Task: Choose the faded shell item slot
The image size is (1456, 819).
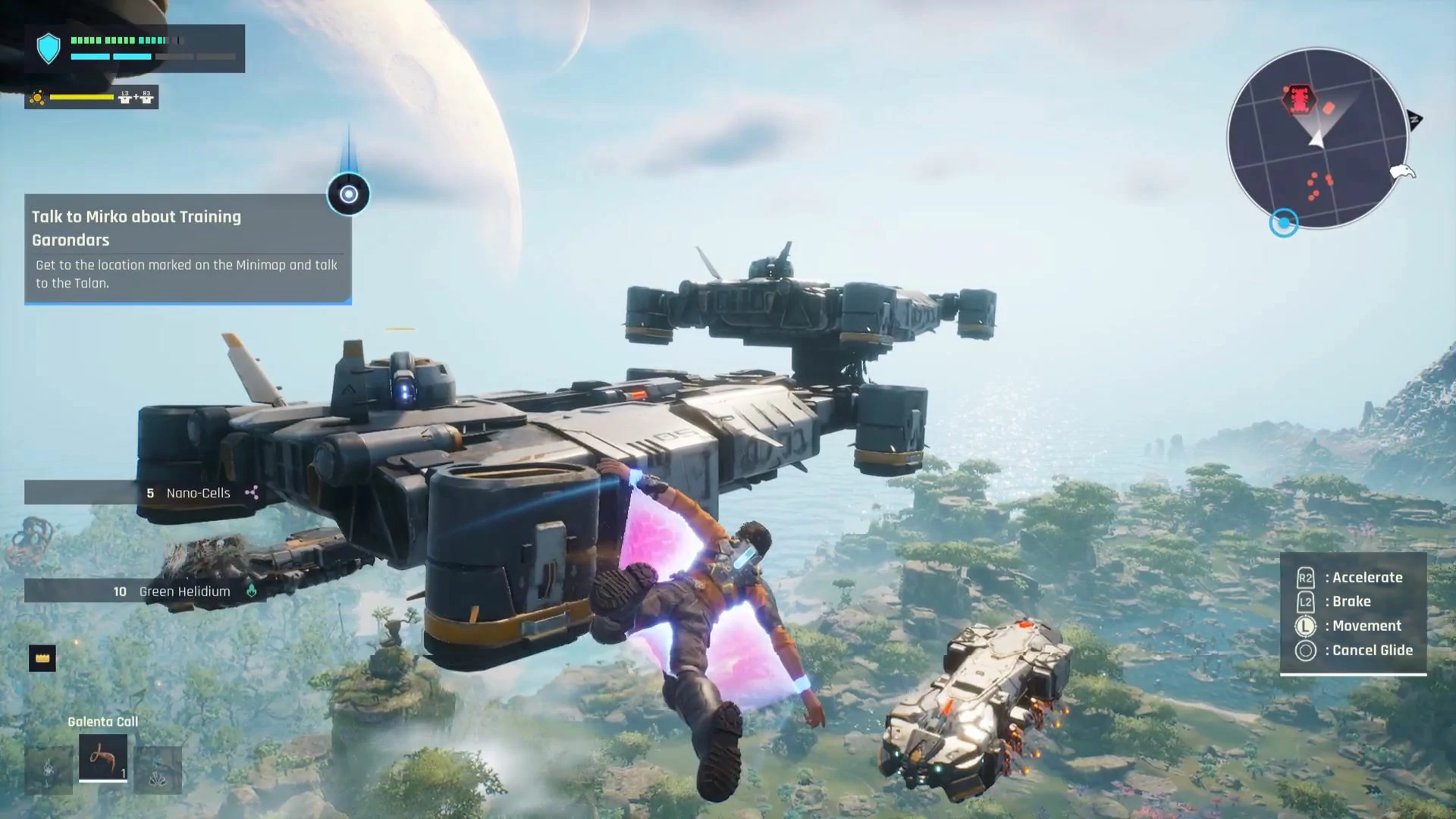Action: [158, 770]
